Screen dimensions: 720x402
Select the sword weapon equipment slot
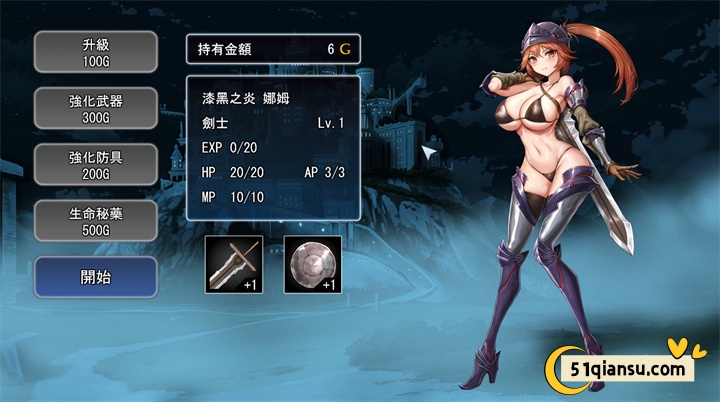pyautogui.click(x=234, y=264)
